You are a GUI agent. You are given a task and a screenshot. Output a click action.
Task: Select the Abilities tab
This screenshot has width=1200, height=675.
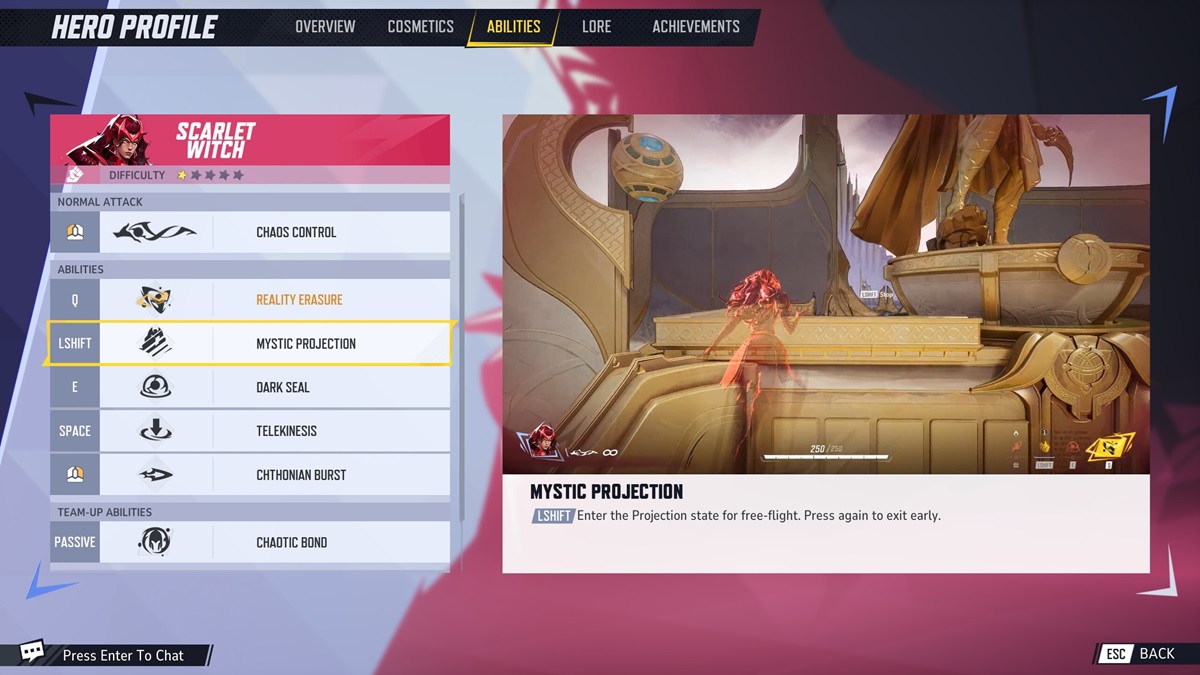click(513, 27)
